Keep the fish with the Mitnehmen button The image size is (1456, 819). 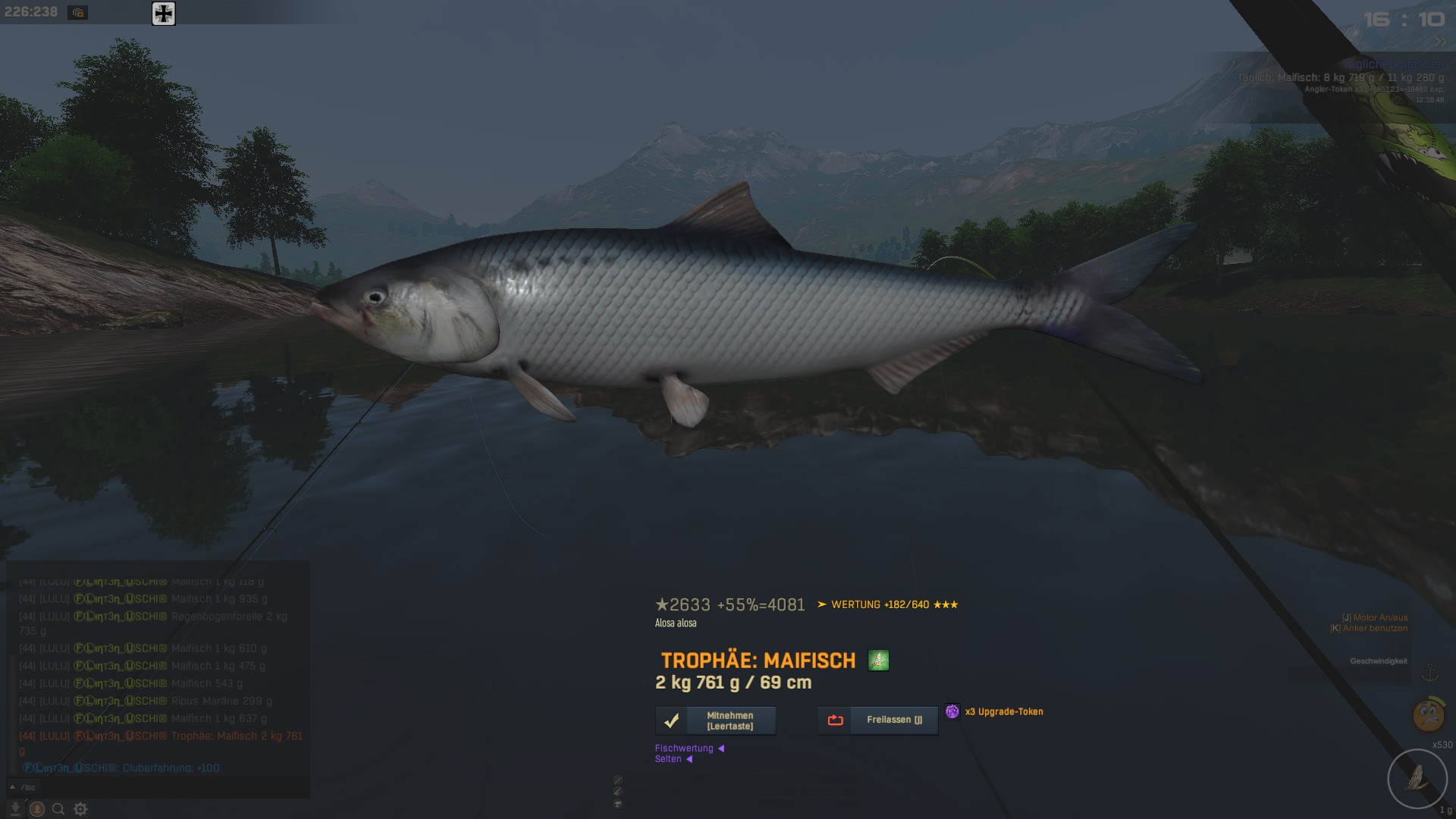click(x=716, y=720)
